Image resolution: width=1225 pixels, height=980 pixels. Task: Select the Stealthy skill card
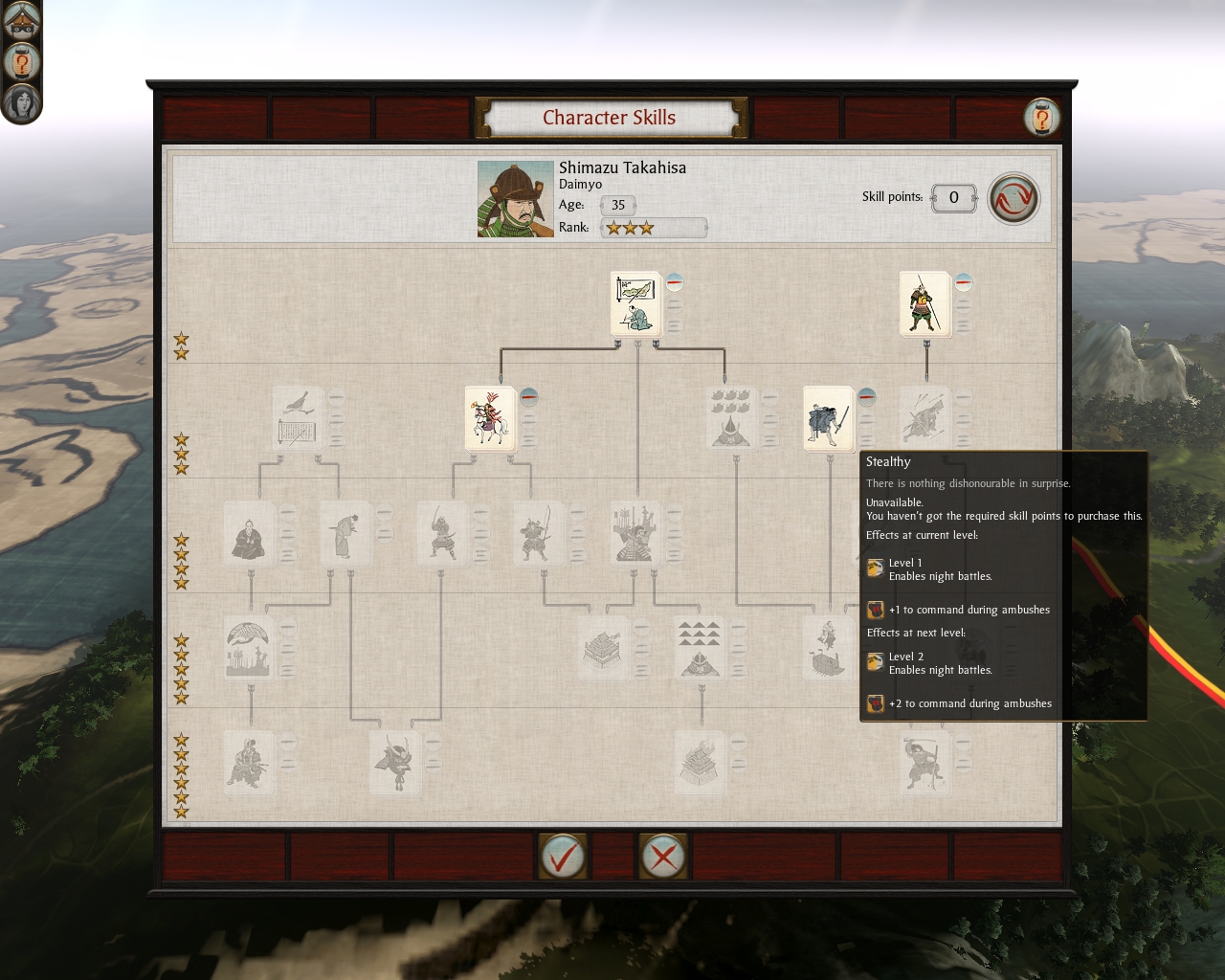tap(828, 418)
